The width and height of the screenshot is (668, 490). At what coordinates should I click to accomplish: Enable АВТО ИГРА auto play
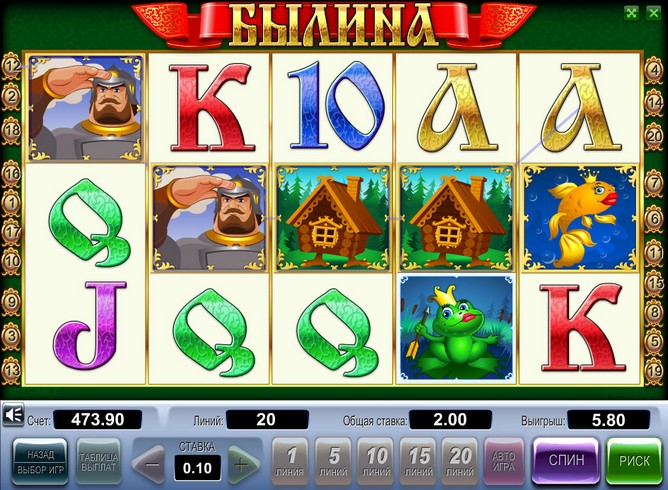click(503, 462)
